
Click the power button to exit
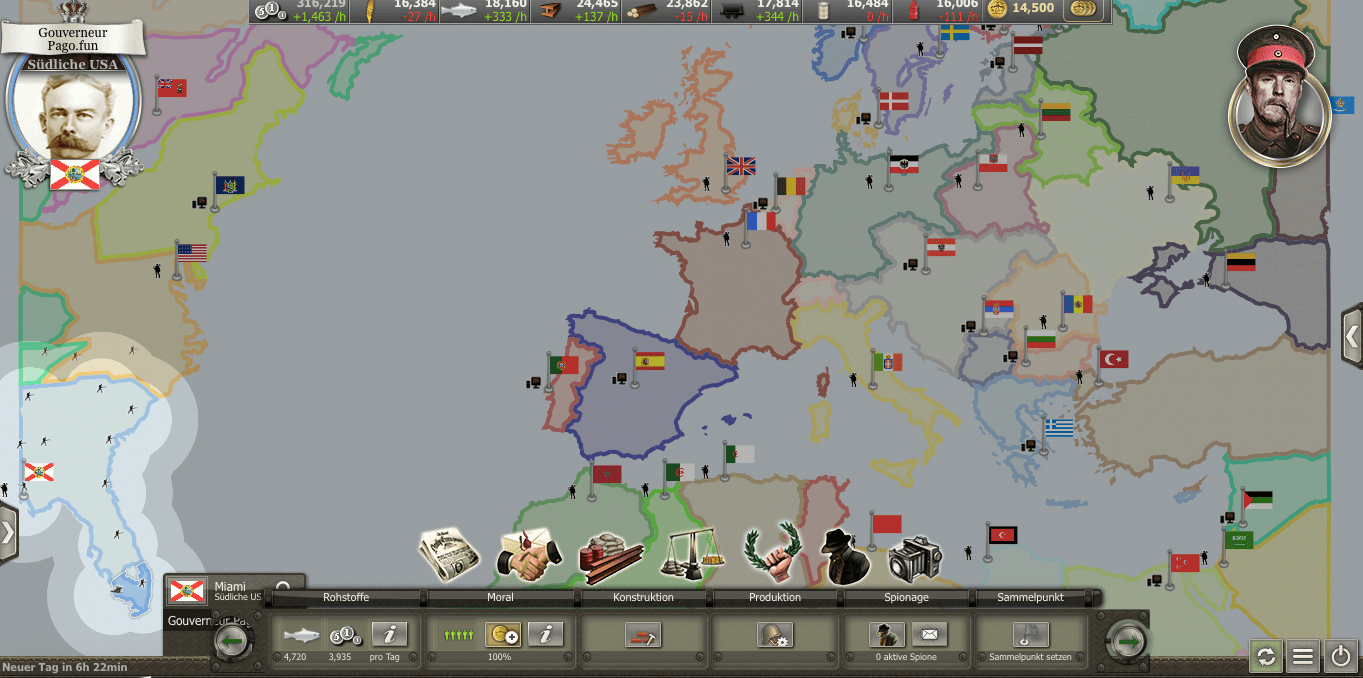(1340, 656)
